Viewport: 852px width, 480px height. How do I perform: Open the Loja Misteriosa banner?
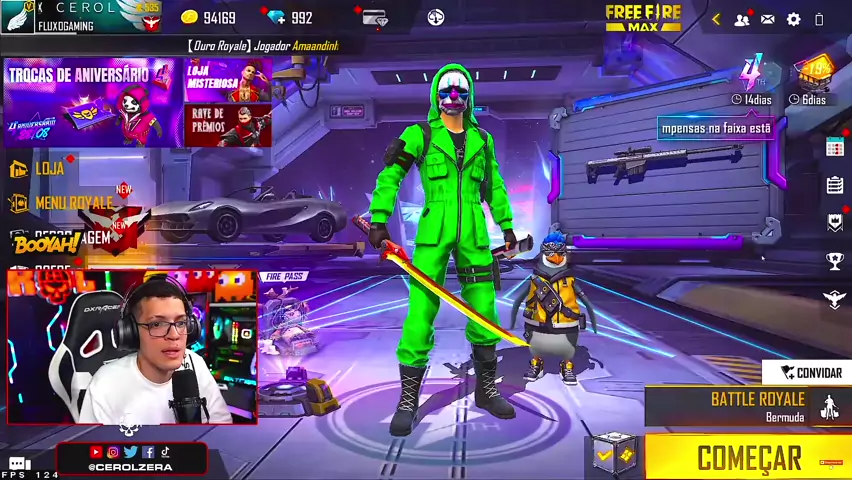227,80
